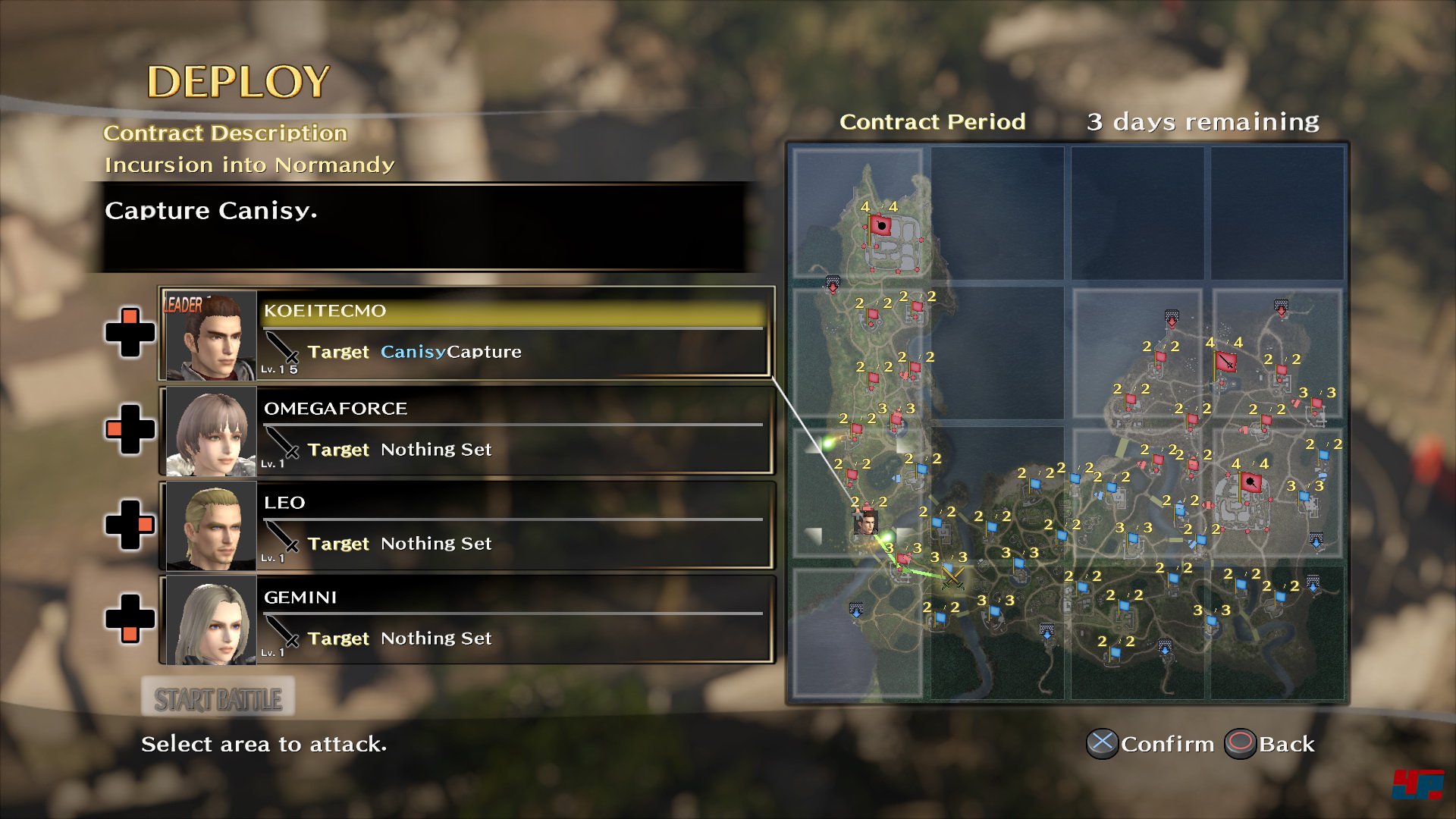Click the START BATTLE button
The image size is (1456, 819).
[x=218, y=699]
